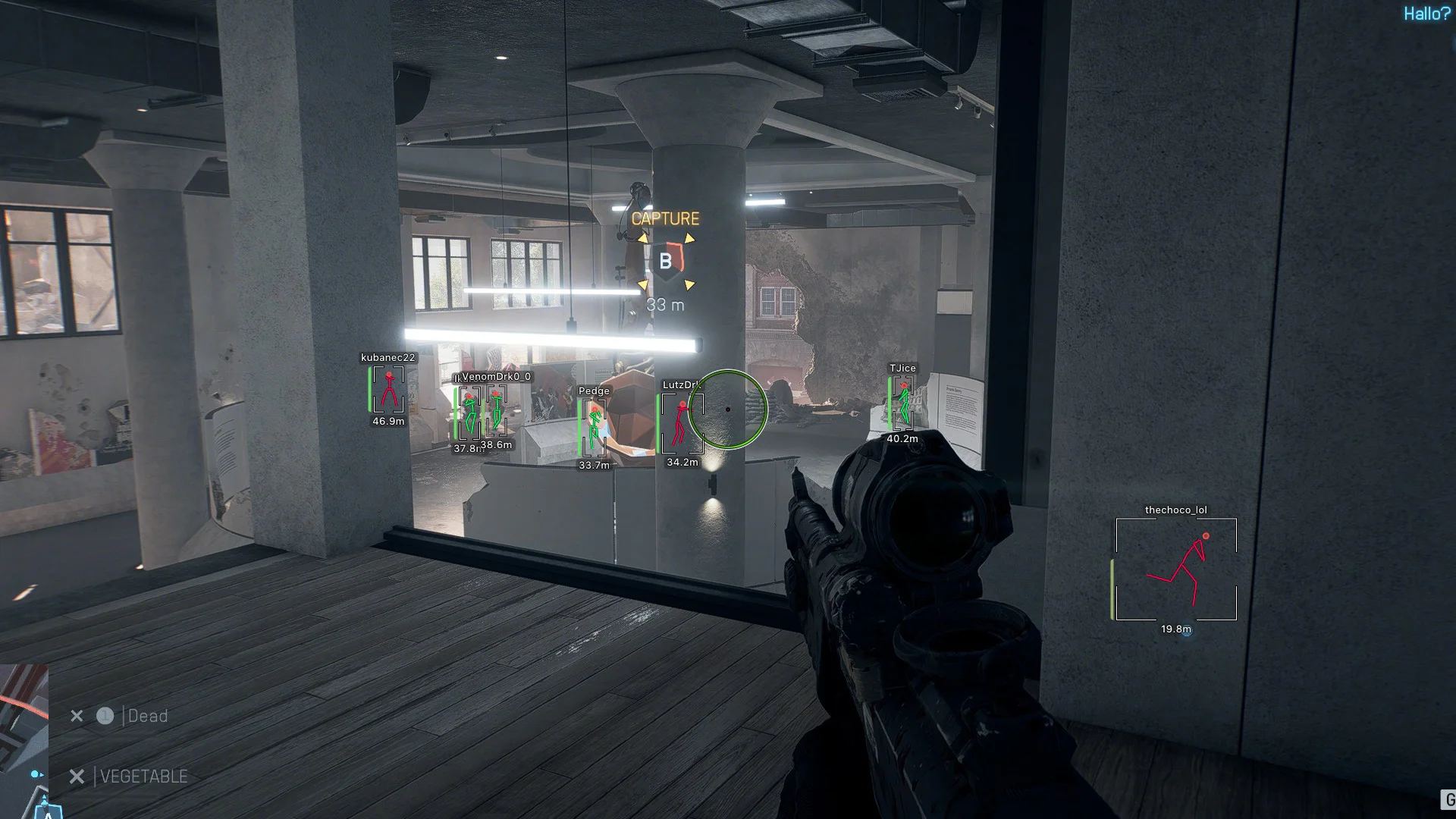Click the Capture B objective marker
This screenshot has width=1456, height=819.
[666, 262]
